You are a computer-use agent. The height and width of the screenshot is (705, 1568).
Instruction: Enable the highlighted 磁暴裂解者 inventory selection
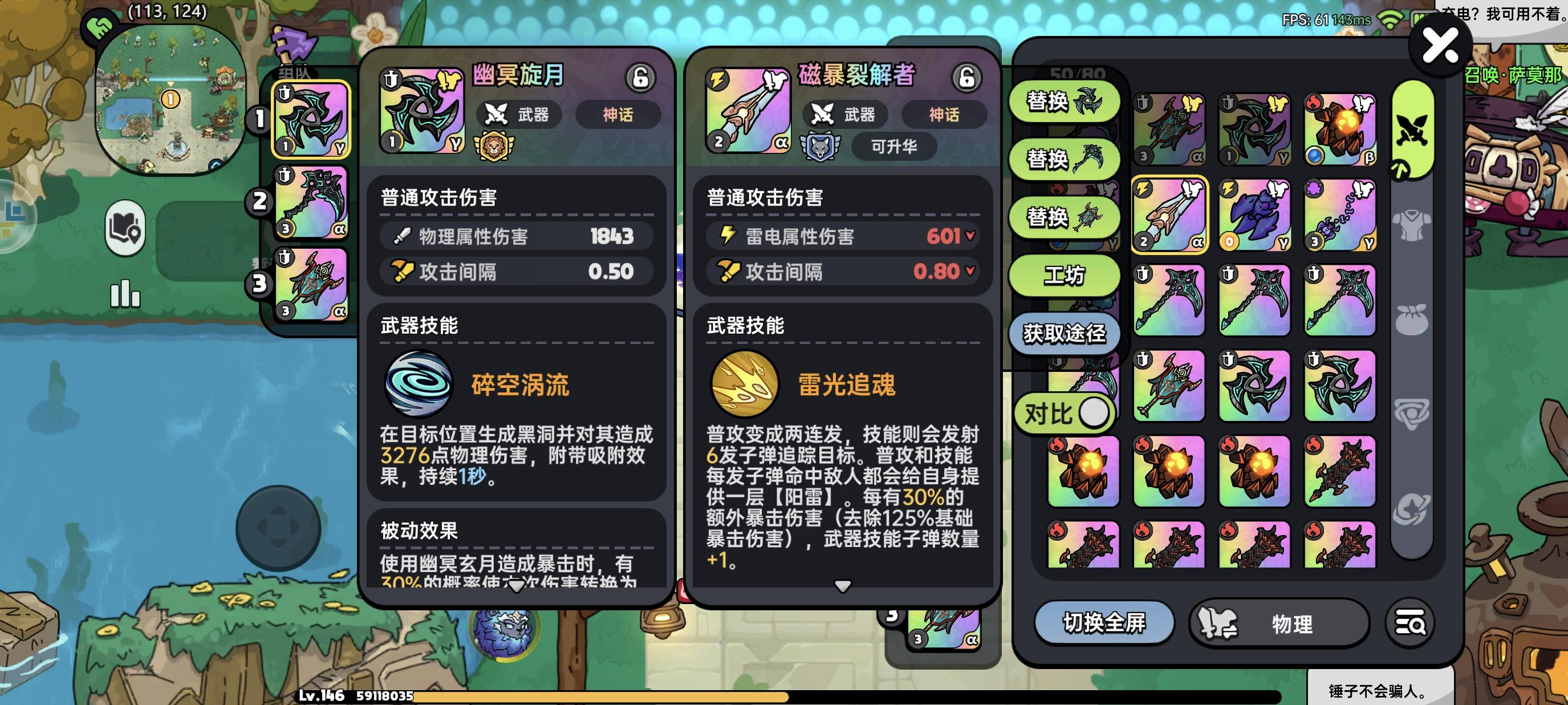(1169, 214)
